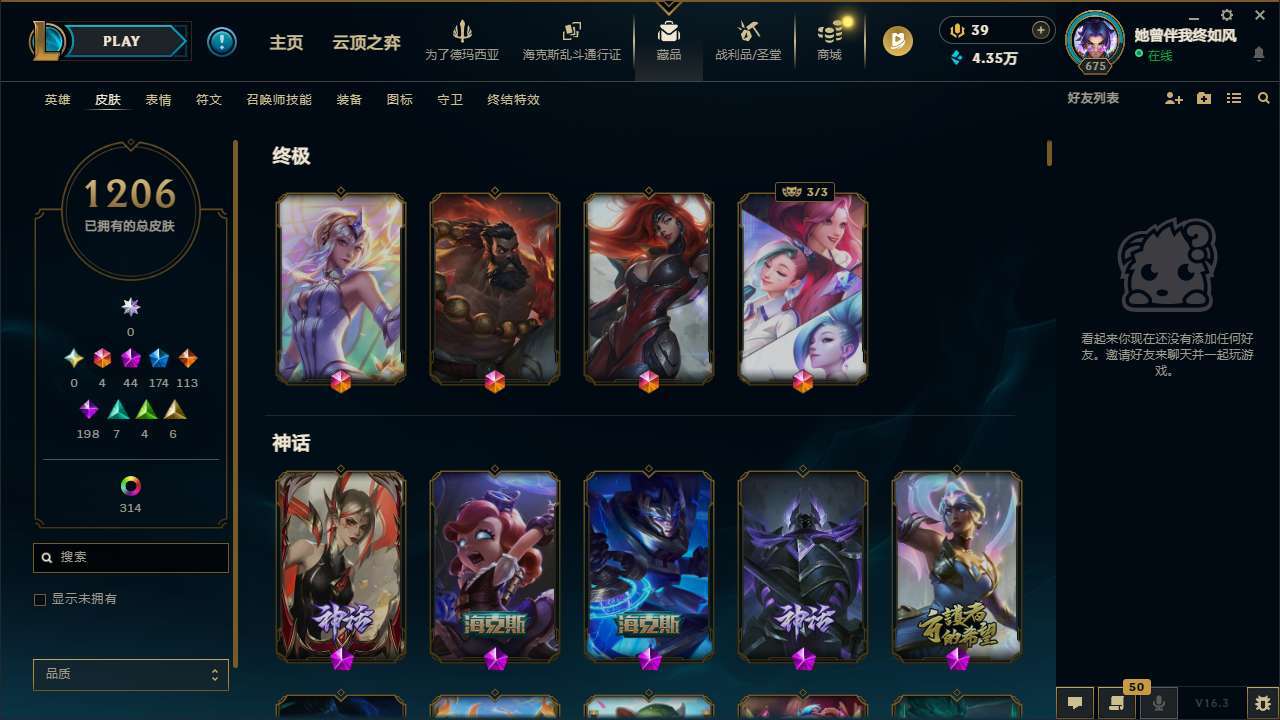Viewport: 1280px width, 720px height.
Task: Open settings via the gear icon
Action: pos(1226,15)
